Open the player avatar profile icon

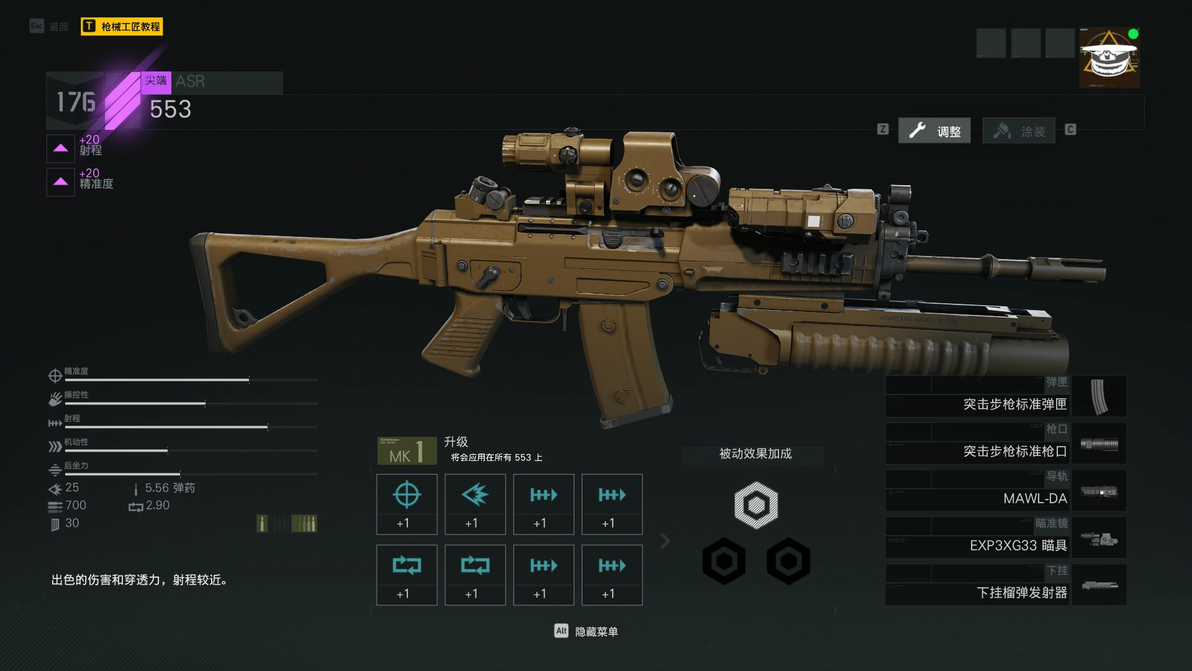(1109, 58)
